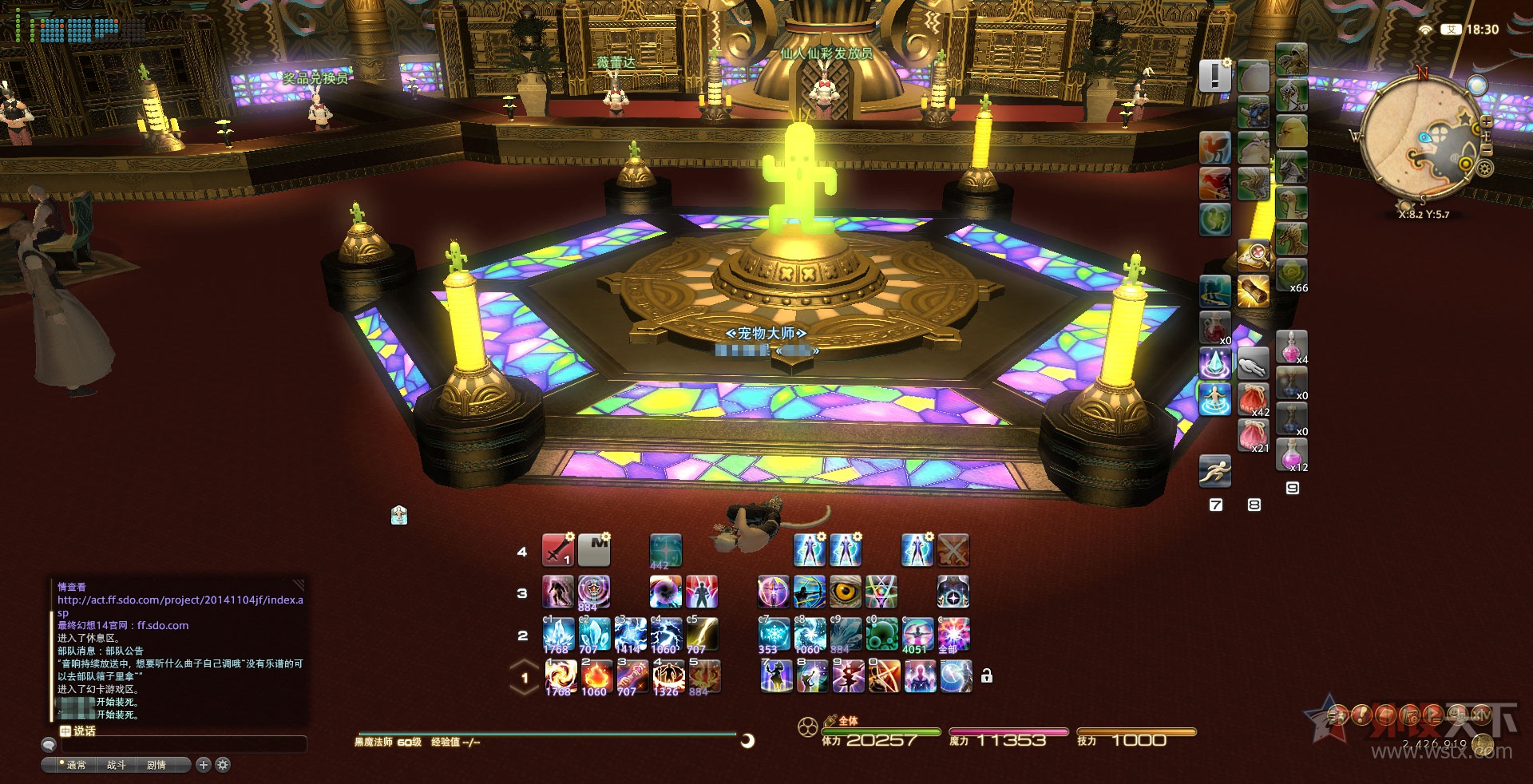Cast the fire swirl spell in hotbar 1
Screen dimensions: 1533x784
pyautogui.click(x=561, y=676)
